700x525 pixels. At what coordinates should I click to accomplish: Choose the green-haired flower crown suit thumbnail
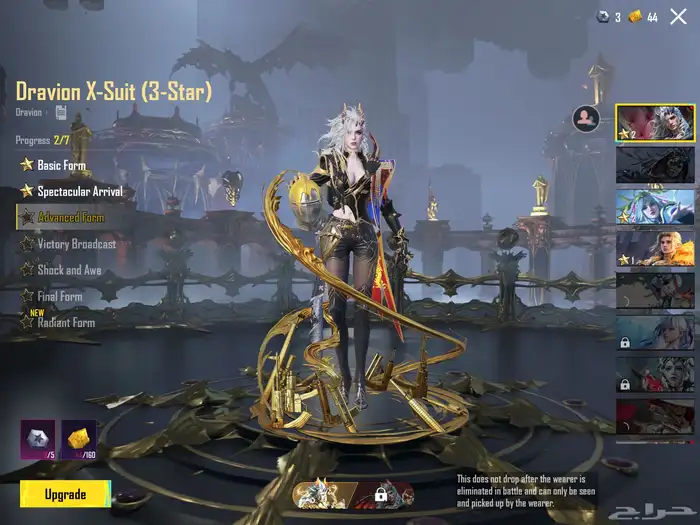point(653,206)
